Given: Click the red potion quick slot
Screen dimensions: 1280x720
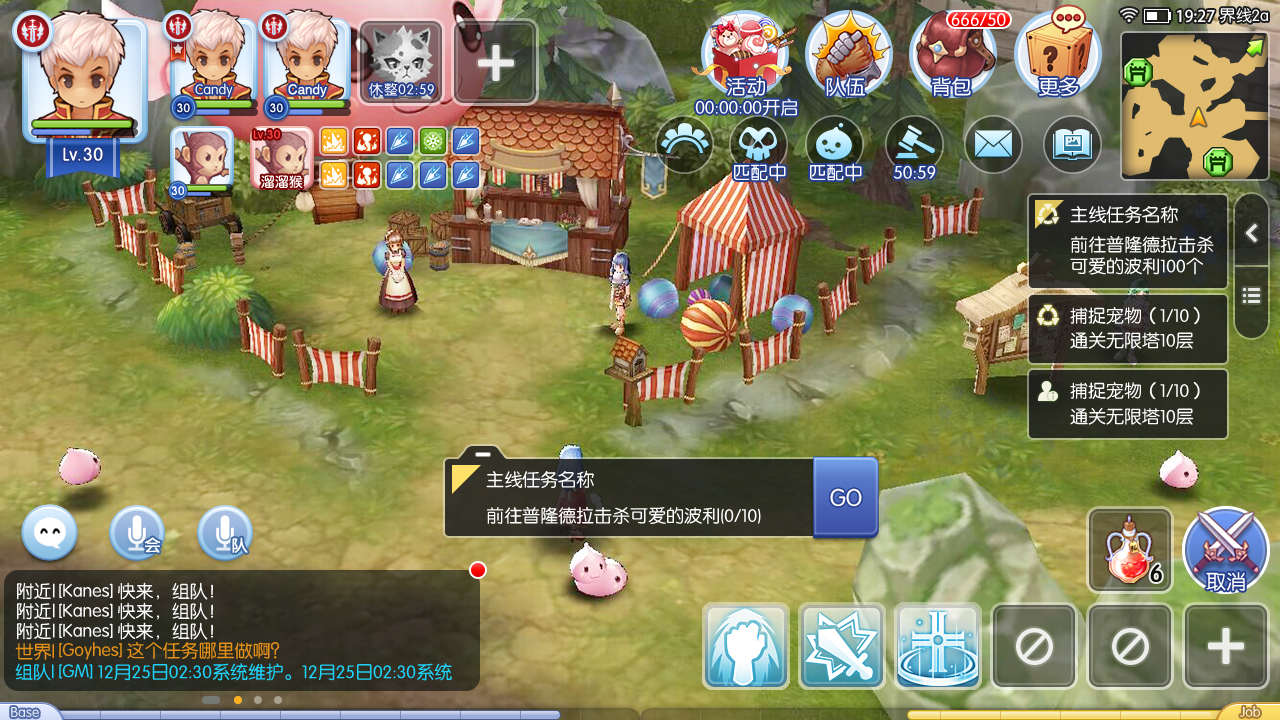Looking at the screenshot, I should 1129,549.
